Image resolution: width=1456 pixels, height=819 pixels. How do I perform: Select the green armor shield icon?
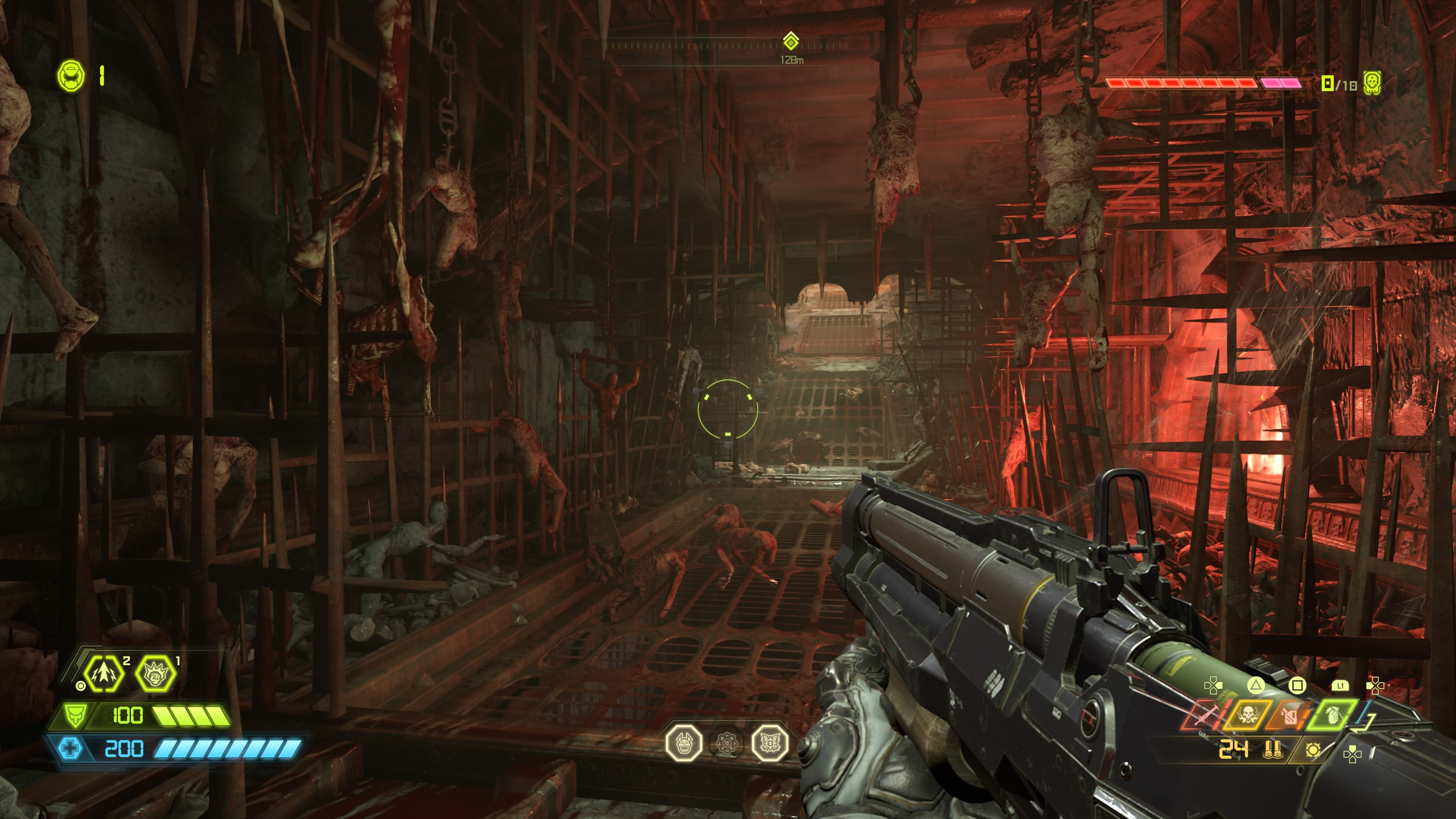coord(74,715)
